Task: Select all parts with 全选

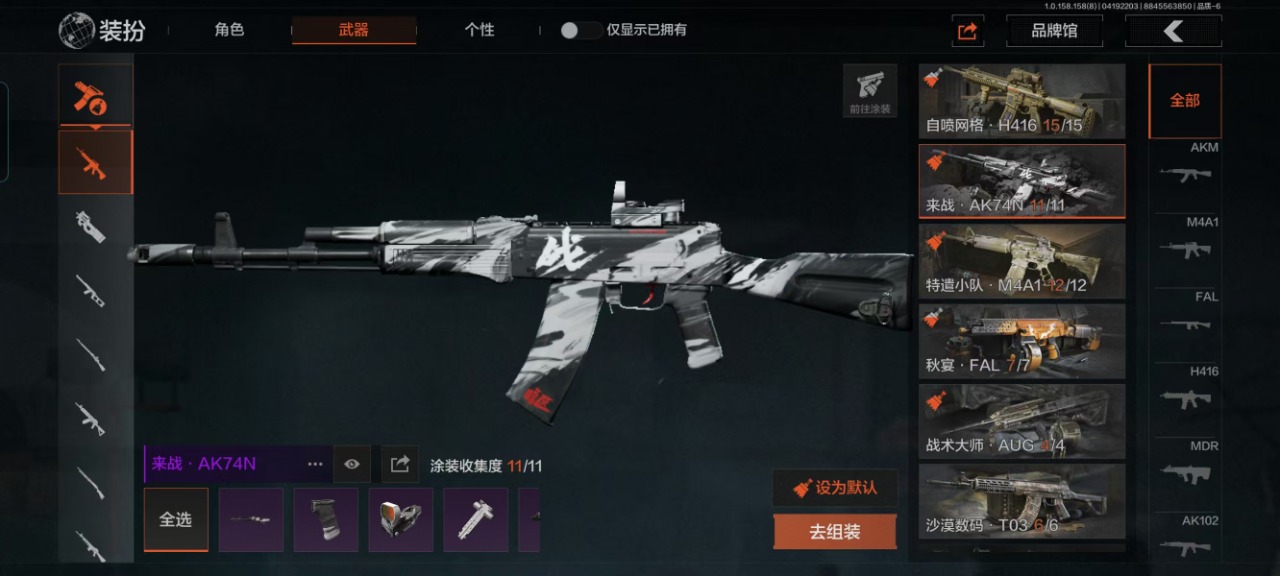Action: point(176,520)
